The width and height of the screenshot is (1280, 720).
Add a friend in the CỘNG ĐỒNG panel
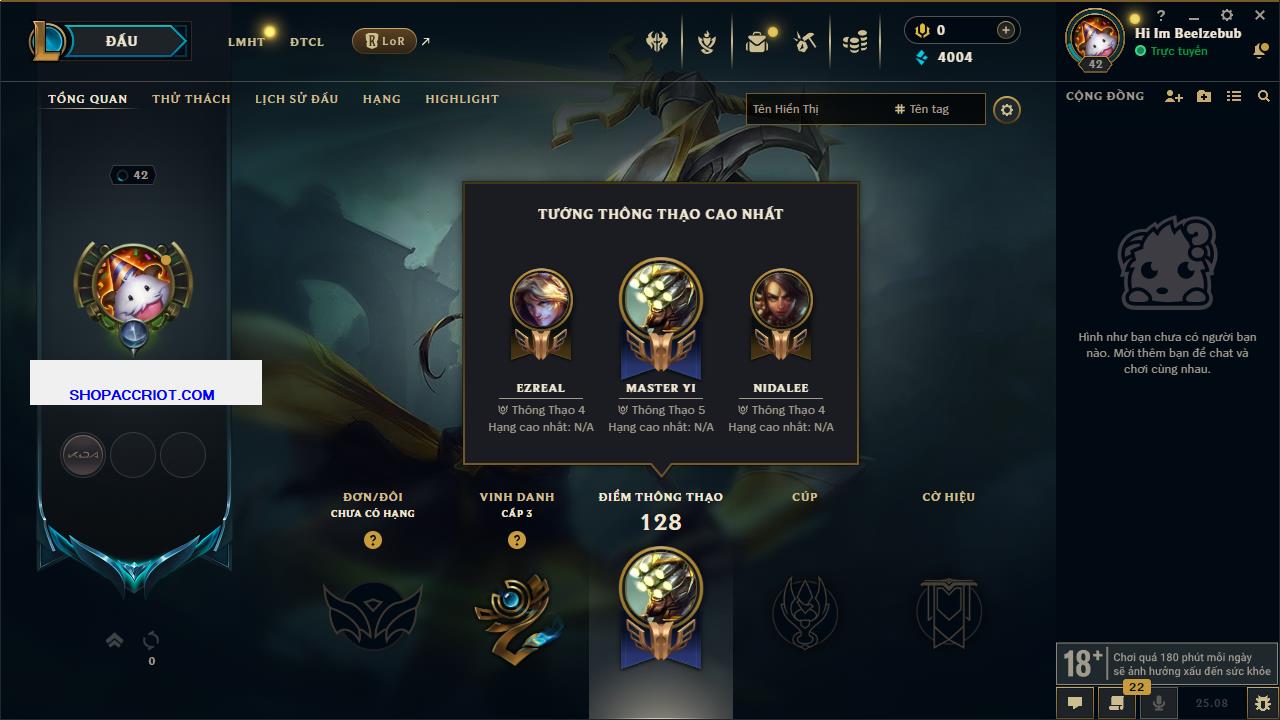1174,96
